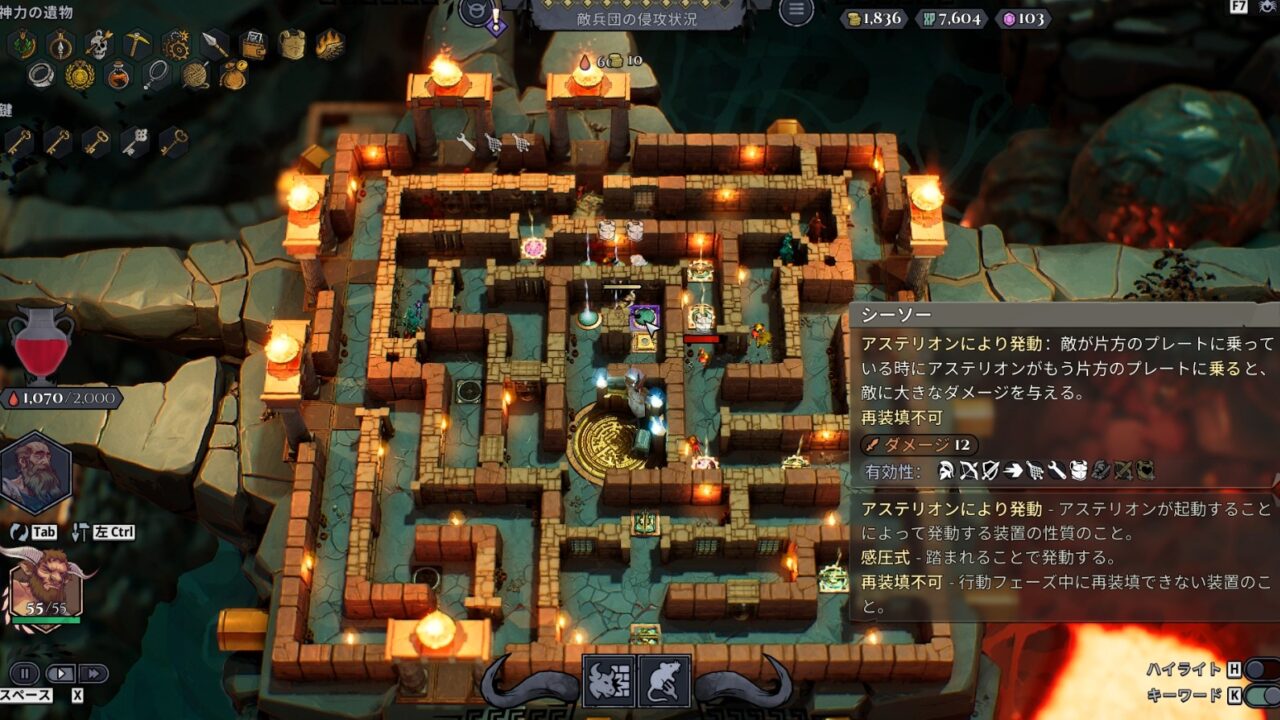Select the silver clover-shaped key
The height and width of the screenshot is (720, 1280).
136,142
